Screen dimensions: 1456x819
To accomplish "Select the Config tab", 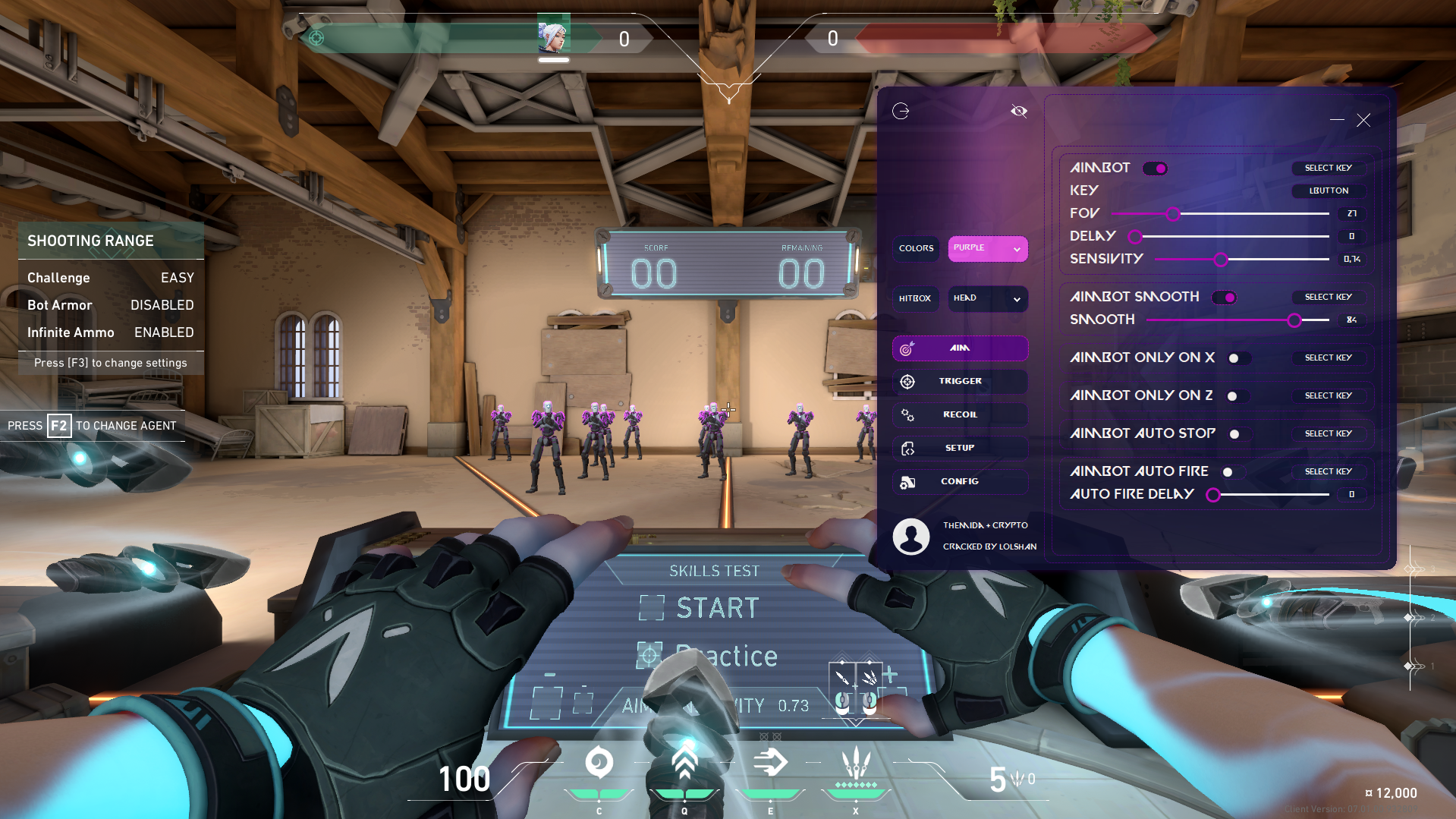I will (960, 481).
